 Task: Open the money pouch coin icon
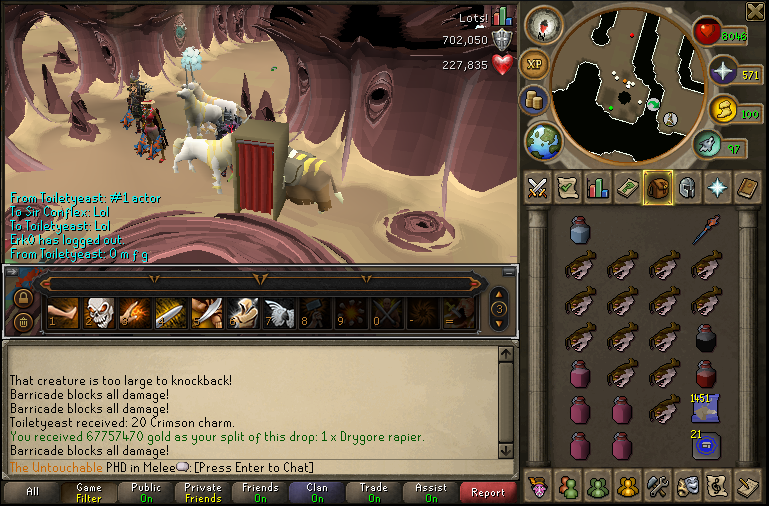point(535,101)
